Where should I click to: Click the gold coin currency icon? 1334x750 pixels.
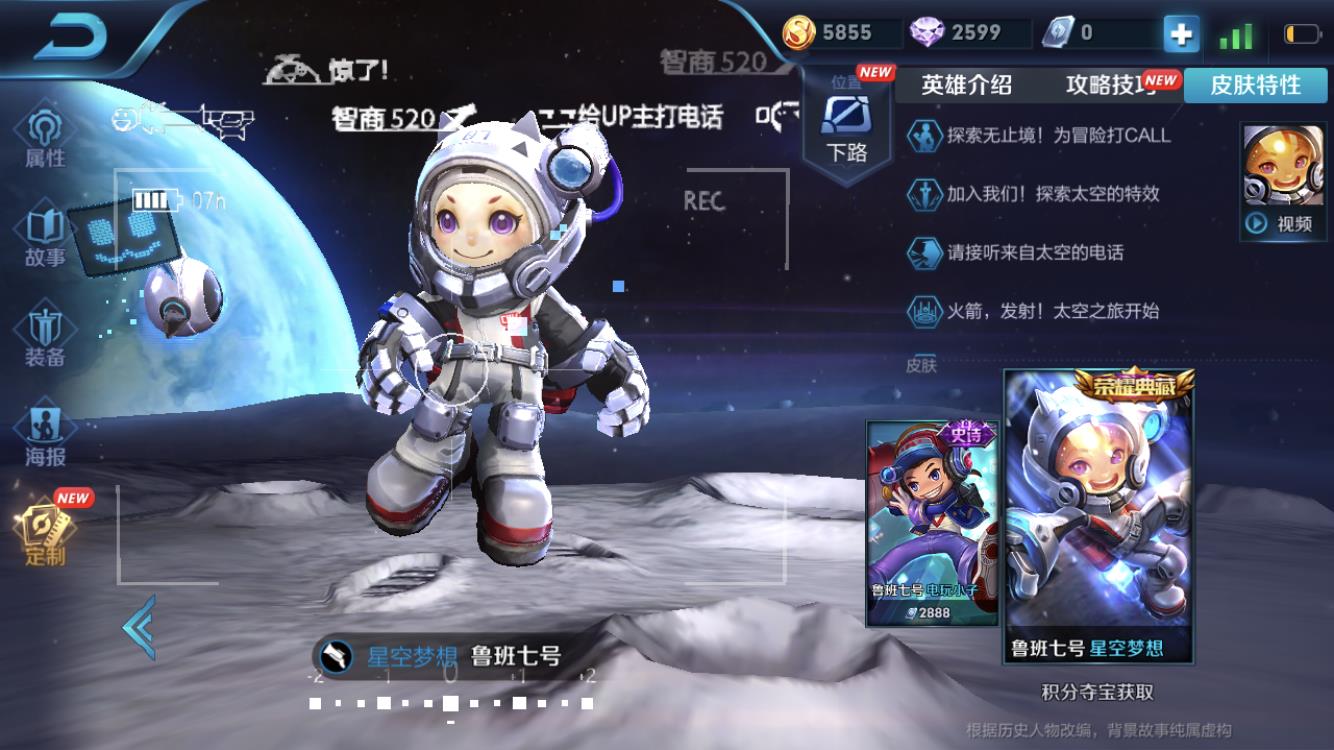pyautogui.click(x=798, y=33)
